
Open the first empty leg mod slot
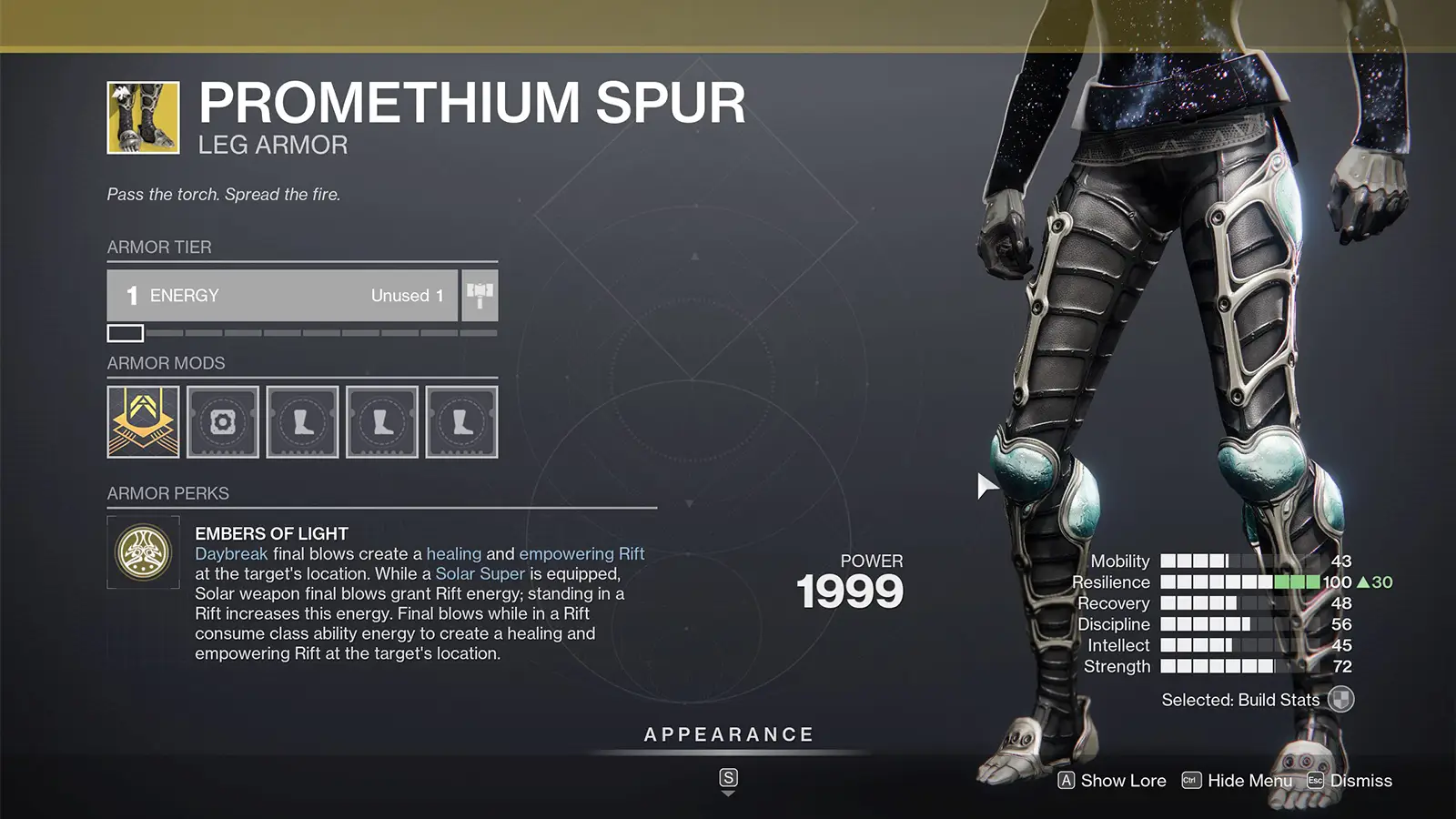(x=302, y=422)
